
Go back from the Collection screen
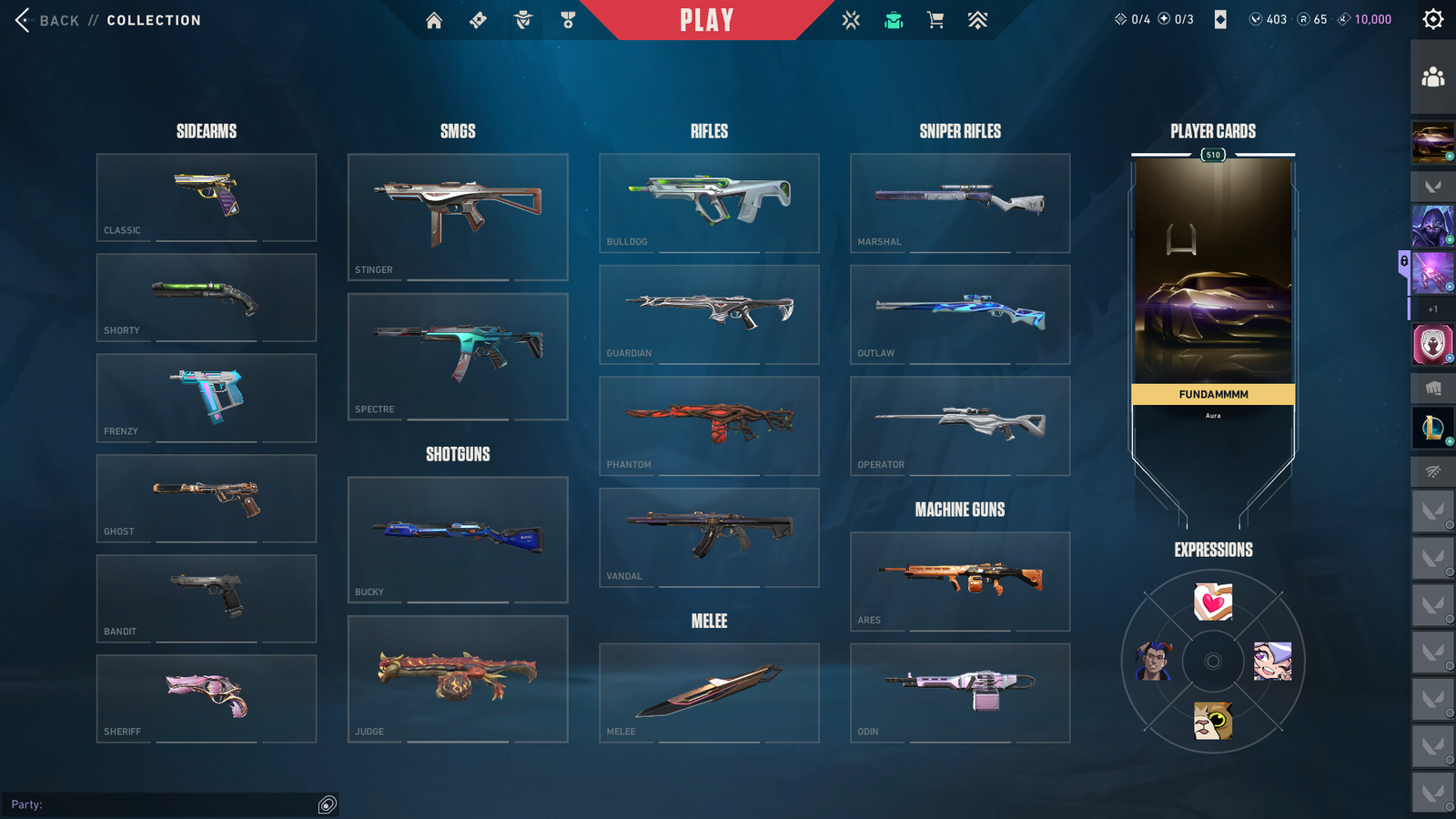click(45, 20)
